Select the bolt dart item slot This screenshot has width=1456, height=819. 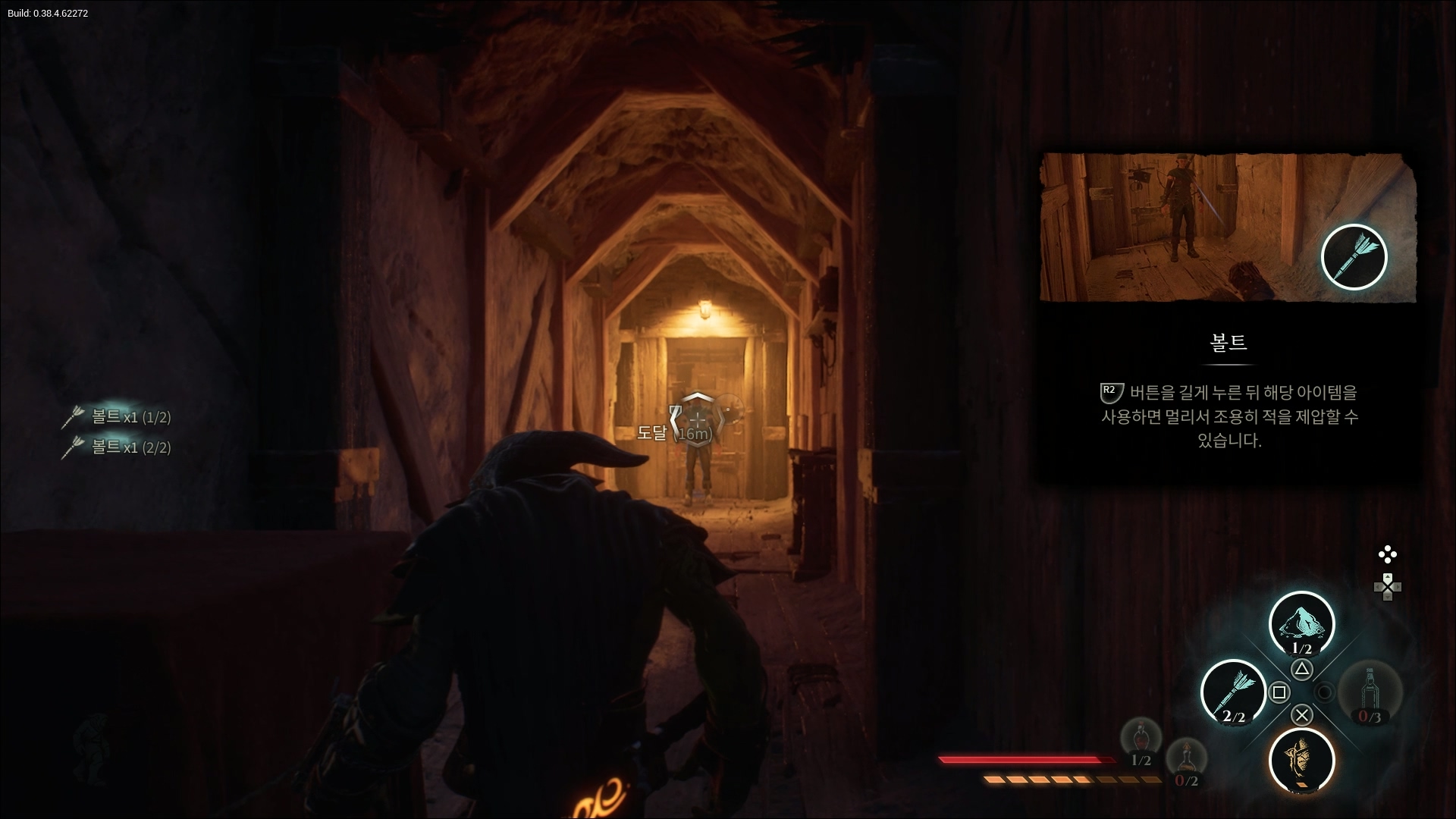[1233, 692]
